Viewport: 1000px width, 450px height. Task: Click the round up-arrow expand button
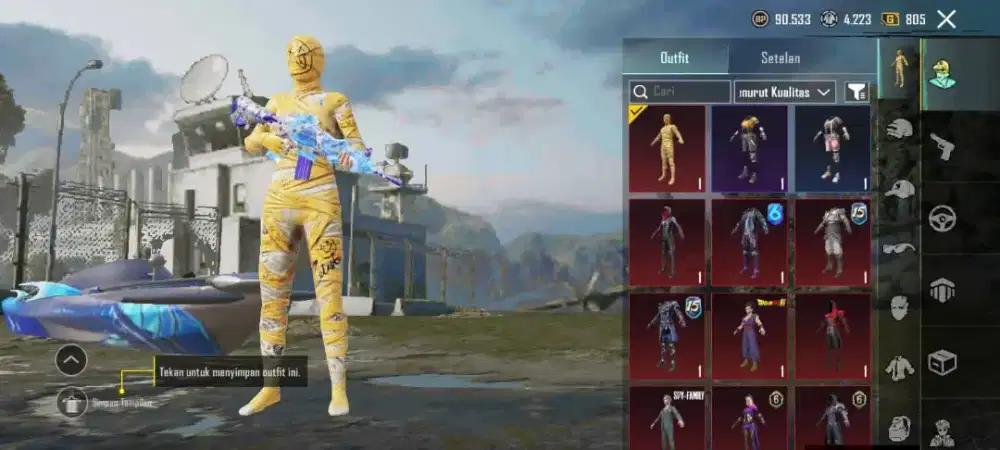(x=71, y=359)
